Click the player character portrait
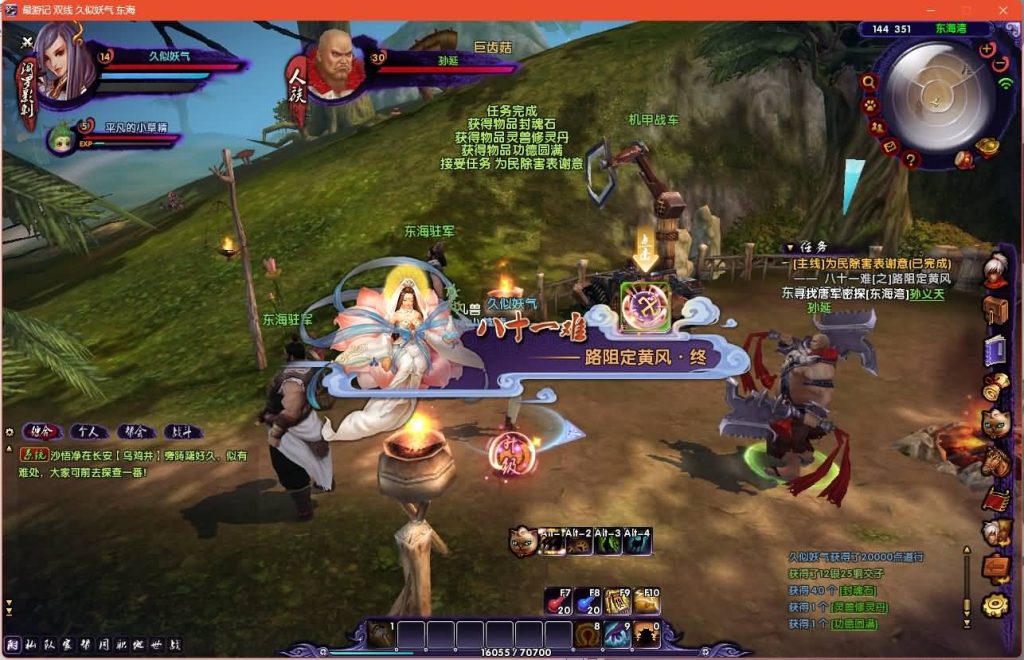 pos(64,62)
